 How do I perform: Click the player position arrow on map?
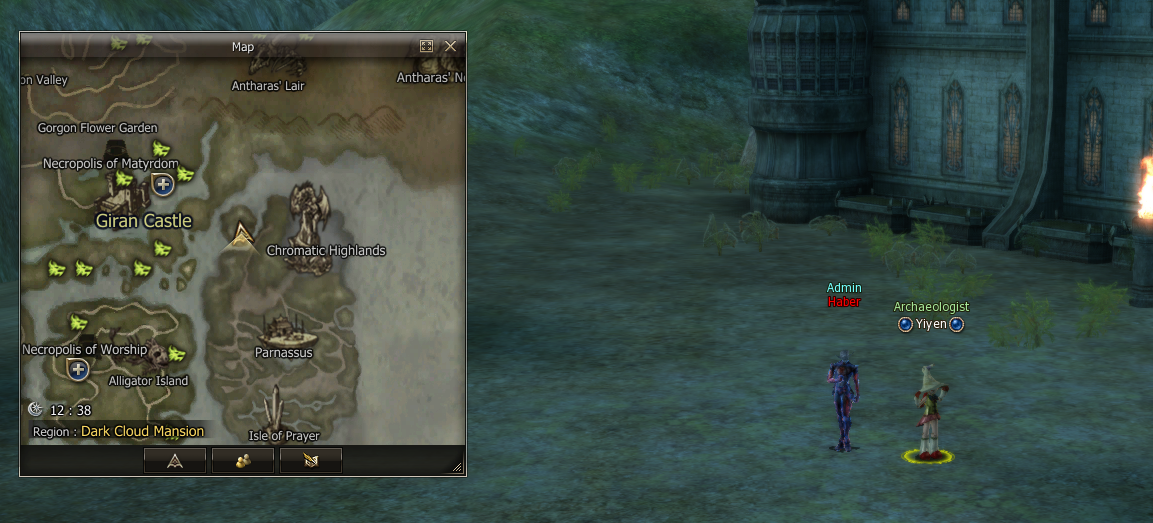click(240, 236)
